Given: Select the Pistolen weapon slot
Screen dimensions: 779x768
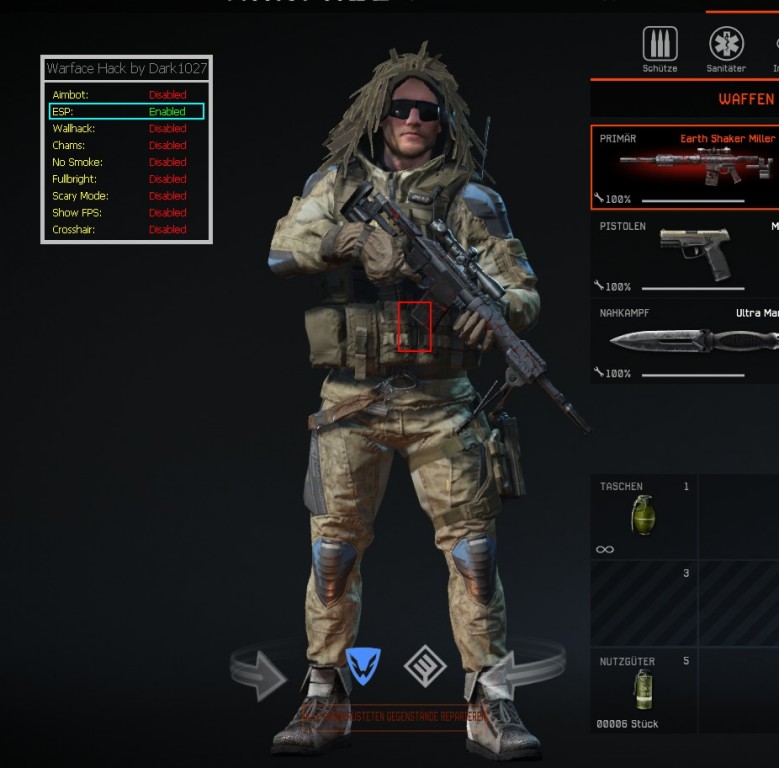Looking at the screenshot, I should click(685, 254).
